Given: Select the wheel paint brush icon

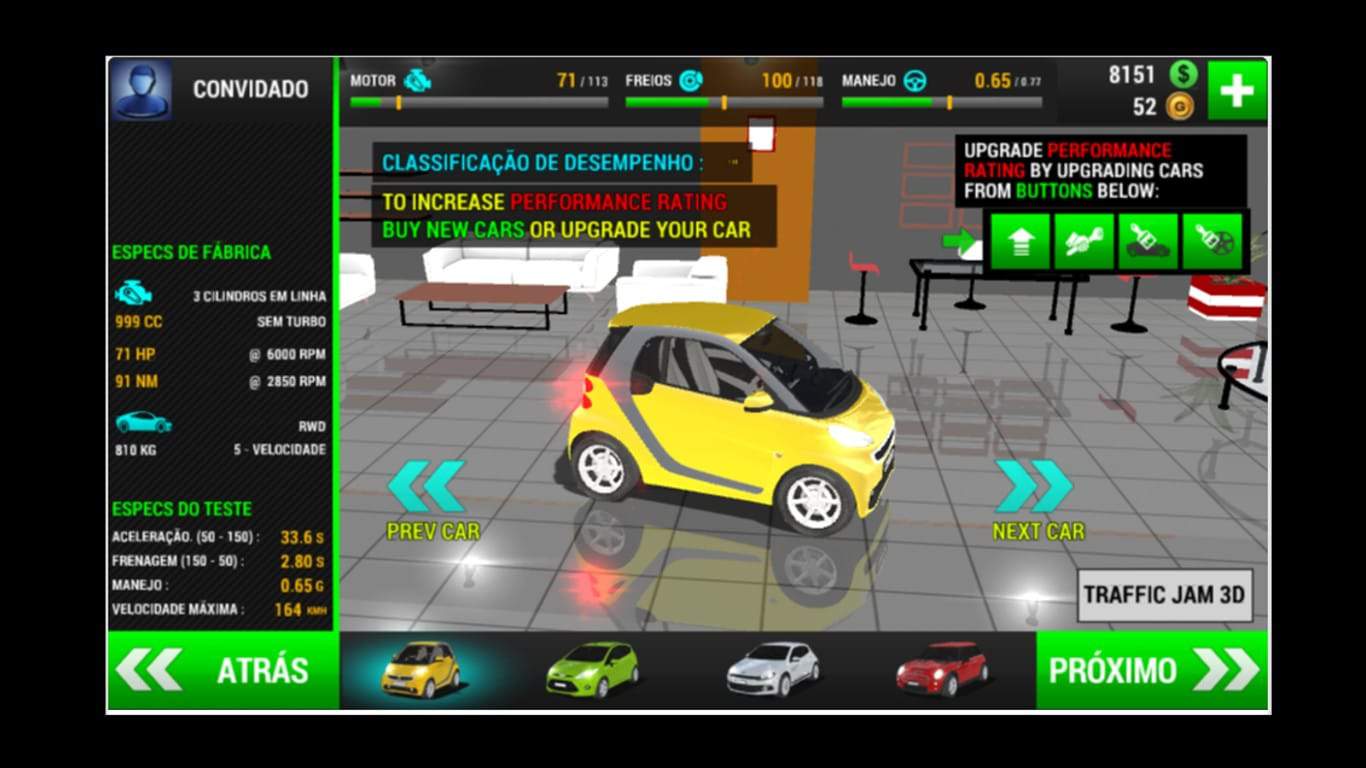Looking at the screenshot, I should (1211, 240).
